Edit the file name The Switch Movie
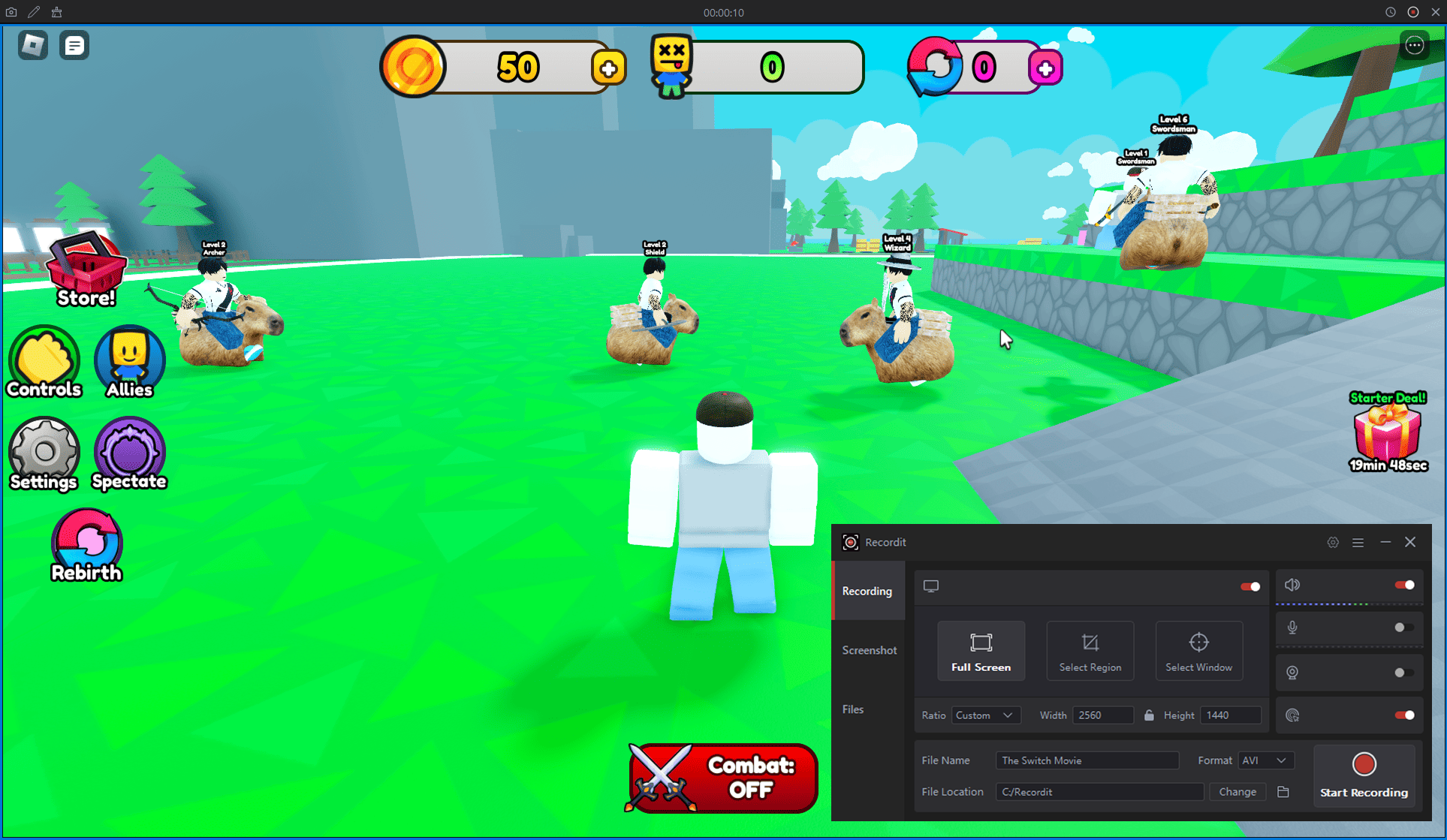 (x=1087, y=760)
